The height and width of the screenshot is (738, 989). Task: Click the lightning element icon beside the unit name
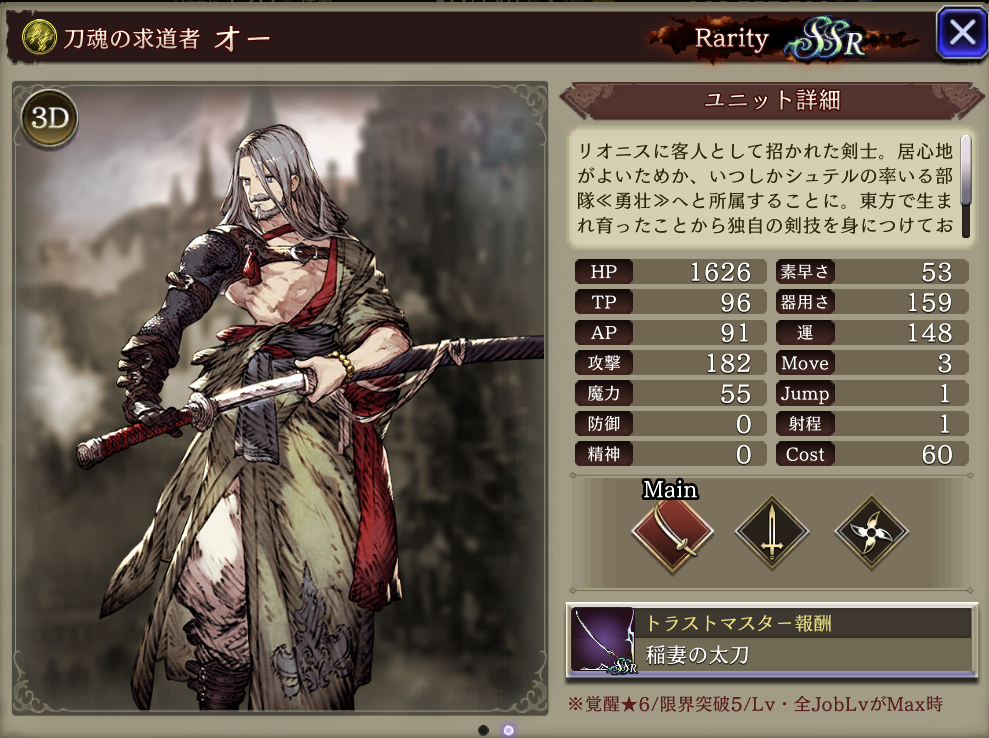click(x=36, y=39)
